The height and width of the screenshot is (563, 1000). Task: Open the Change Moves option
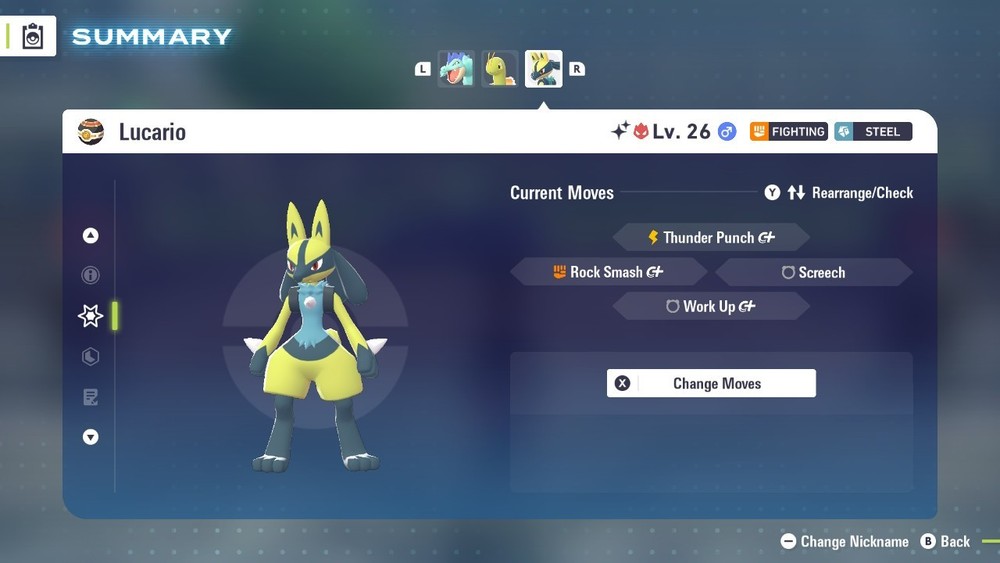(711, 383)
